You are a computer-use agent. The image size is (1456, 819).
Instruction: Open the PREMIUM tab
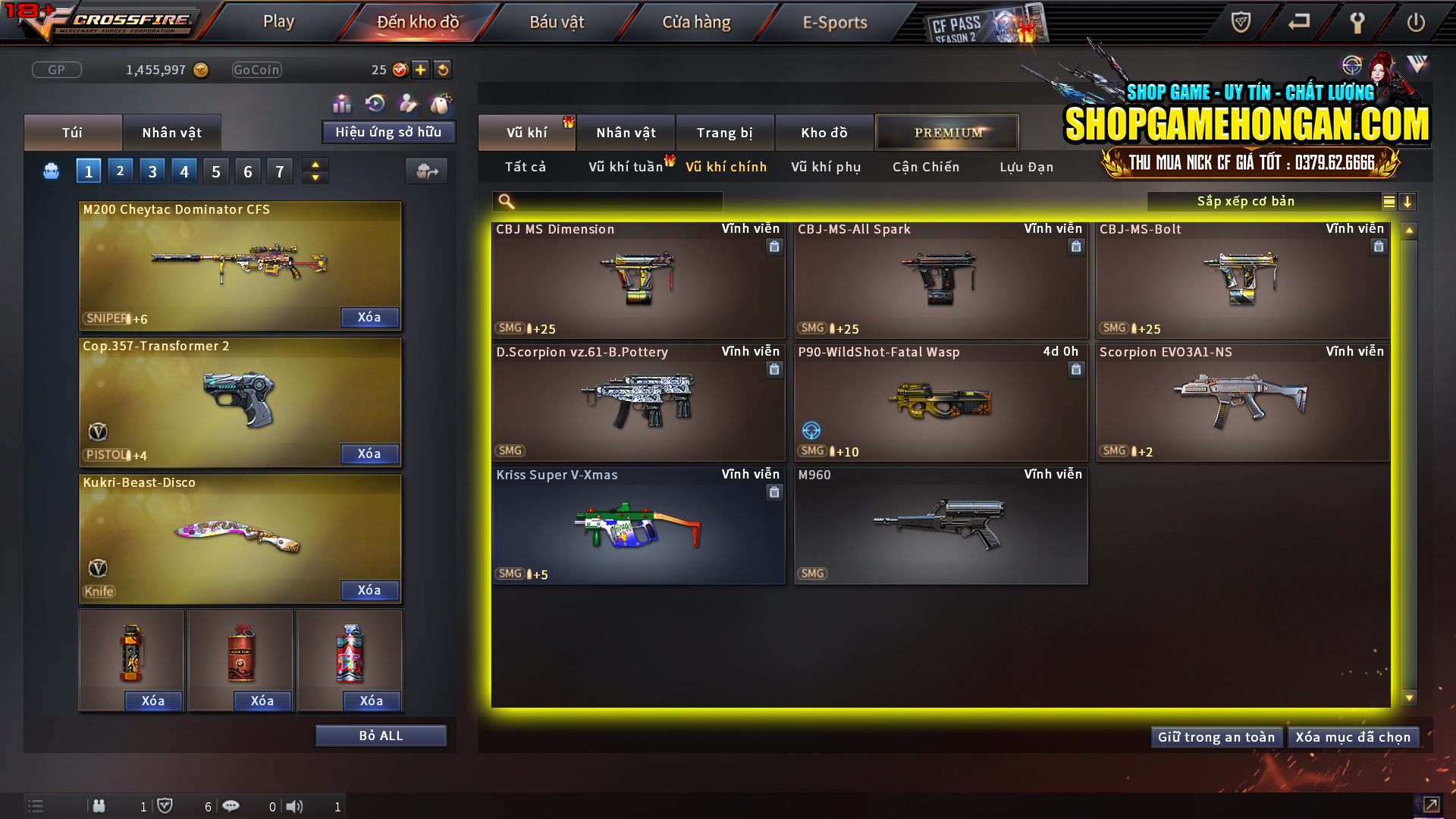(x=947, y=132)
